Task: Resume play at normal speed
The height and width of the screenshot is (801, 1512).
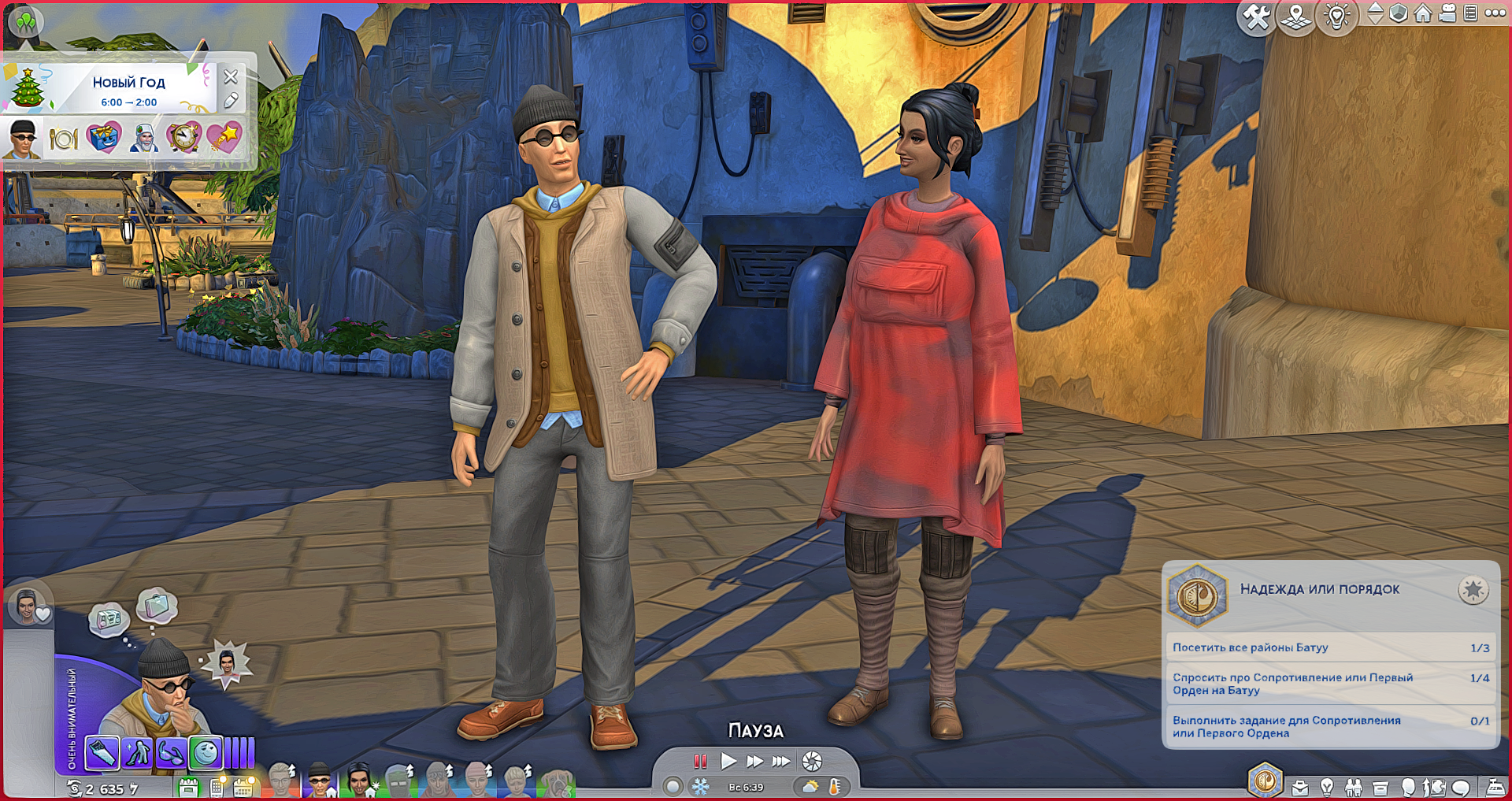Action: click(728, 762)
